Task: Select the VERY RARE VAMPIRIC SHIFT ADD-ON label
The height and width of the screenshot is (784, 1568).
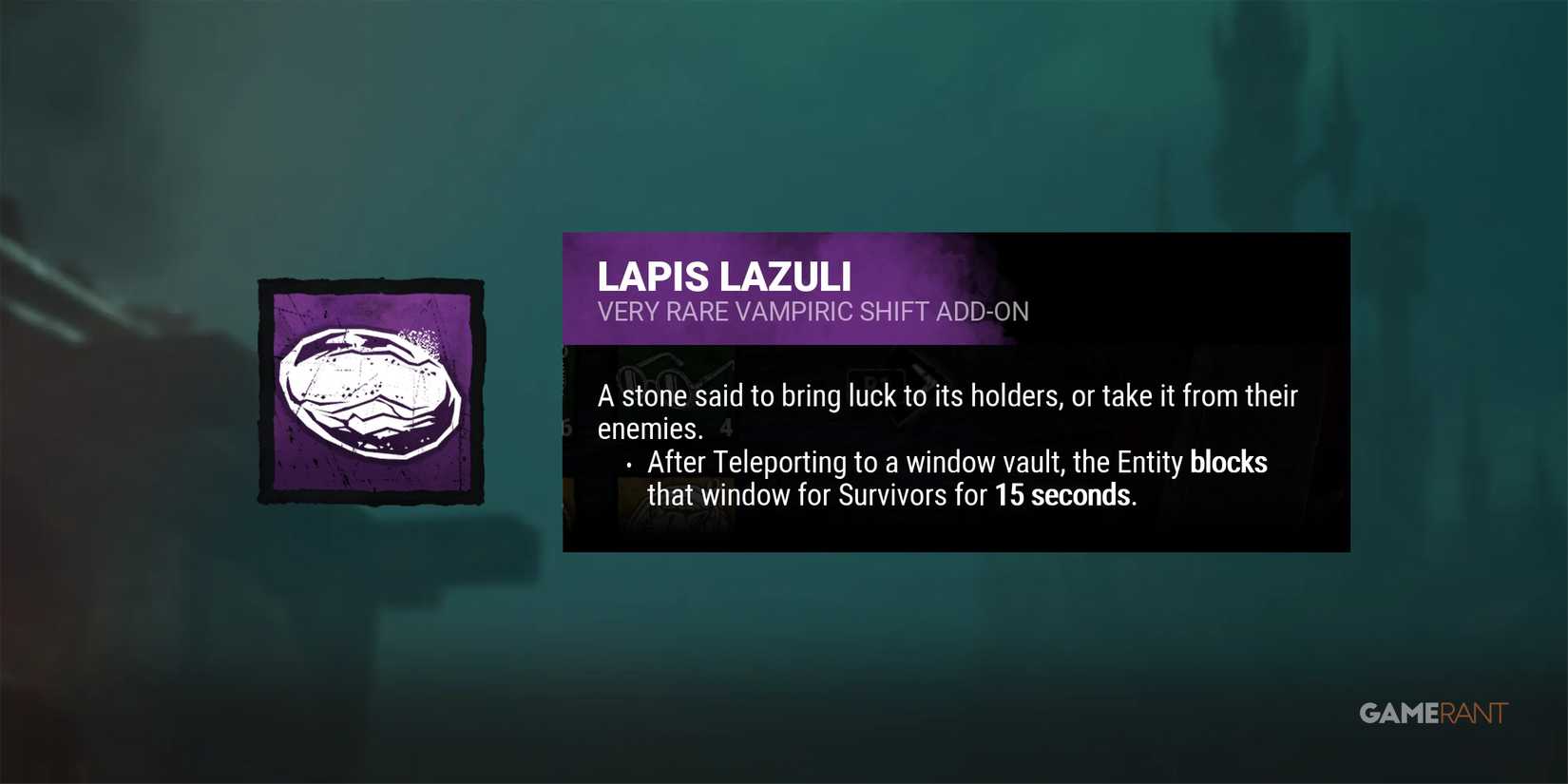Action: (x=813, y=312)
